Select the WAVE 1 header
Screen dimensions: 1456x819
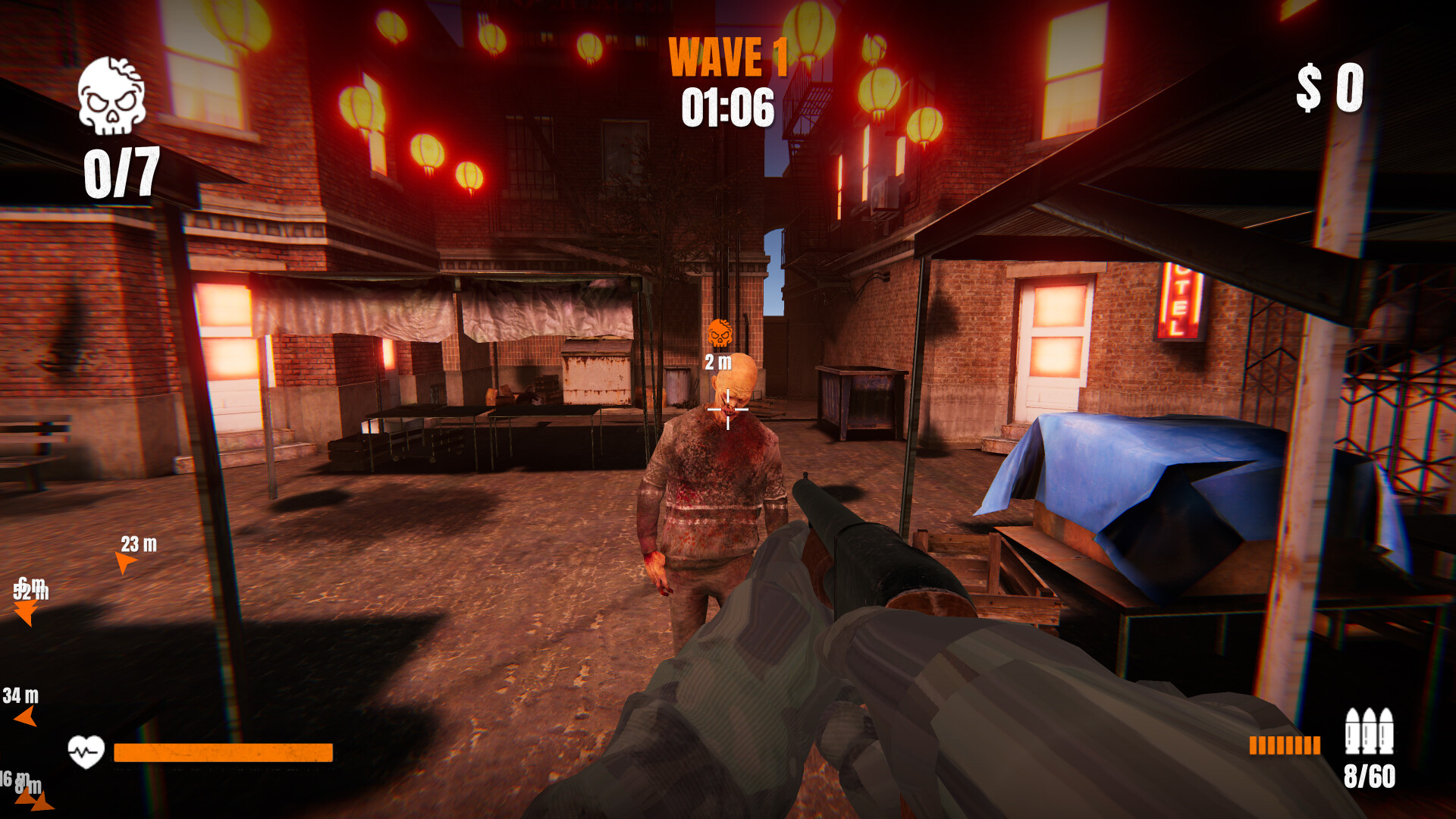(x=729, y=58)
